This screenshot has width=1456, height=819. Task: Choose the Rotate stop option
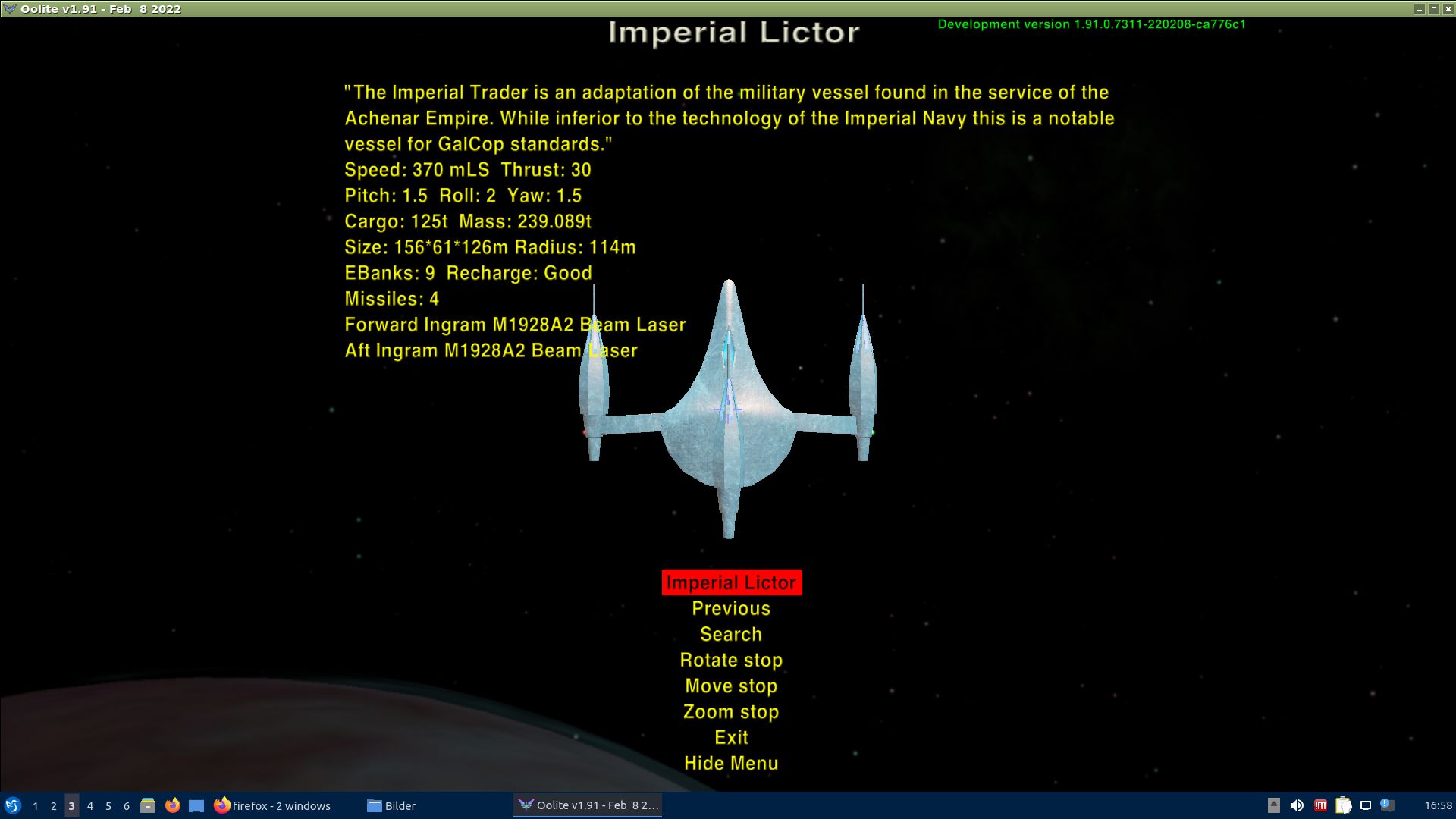pos(731,660)
